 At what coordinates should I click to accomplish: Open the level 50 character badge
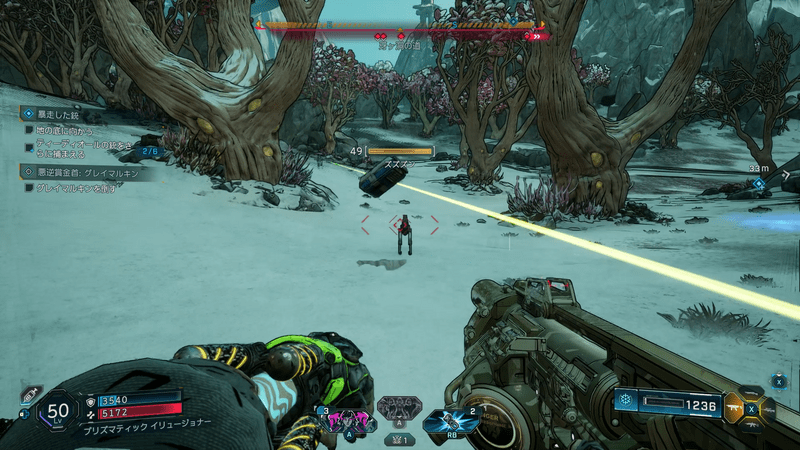(x=58, y=410)
